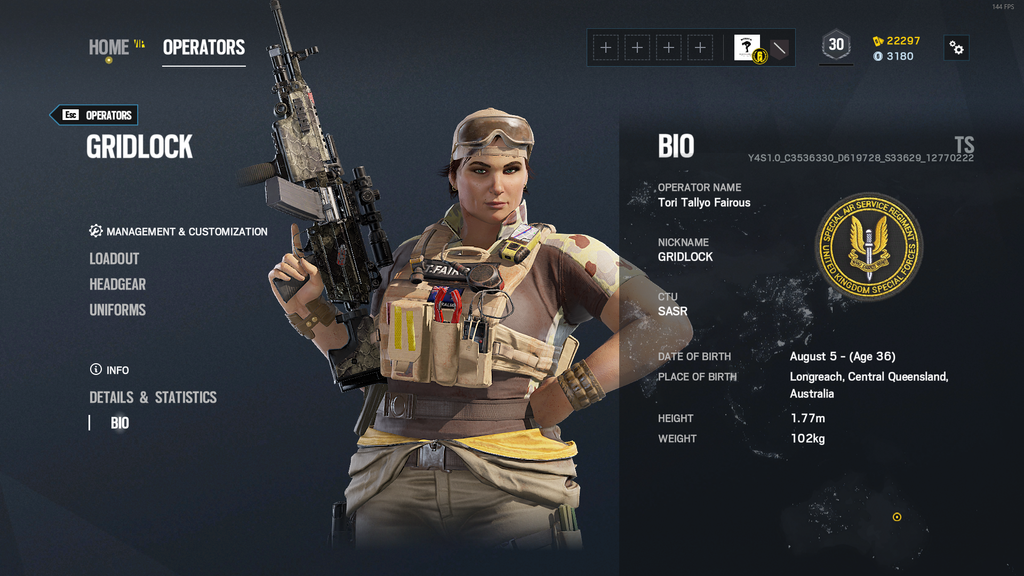Switch to the Home tab
The image size is (1024, 576).
(109, 47)
